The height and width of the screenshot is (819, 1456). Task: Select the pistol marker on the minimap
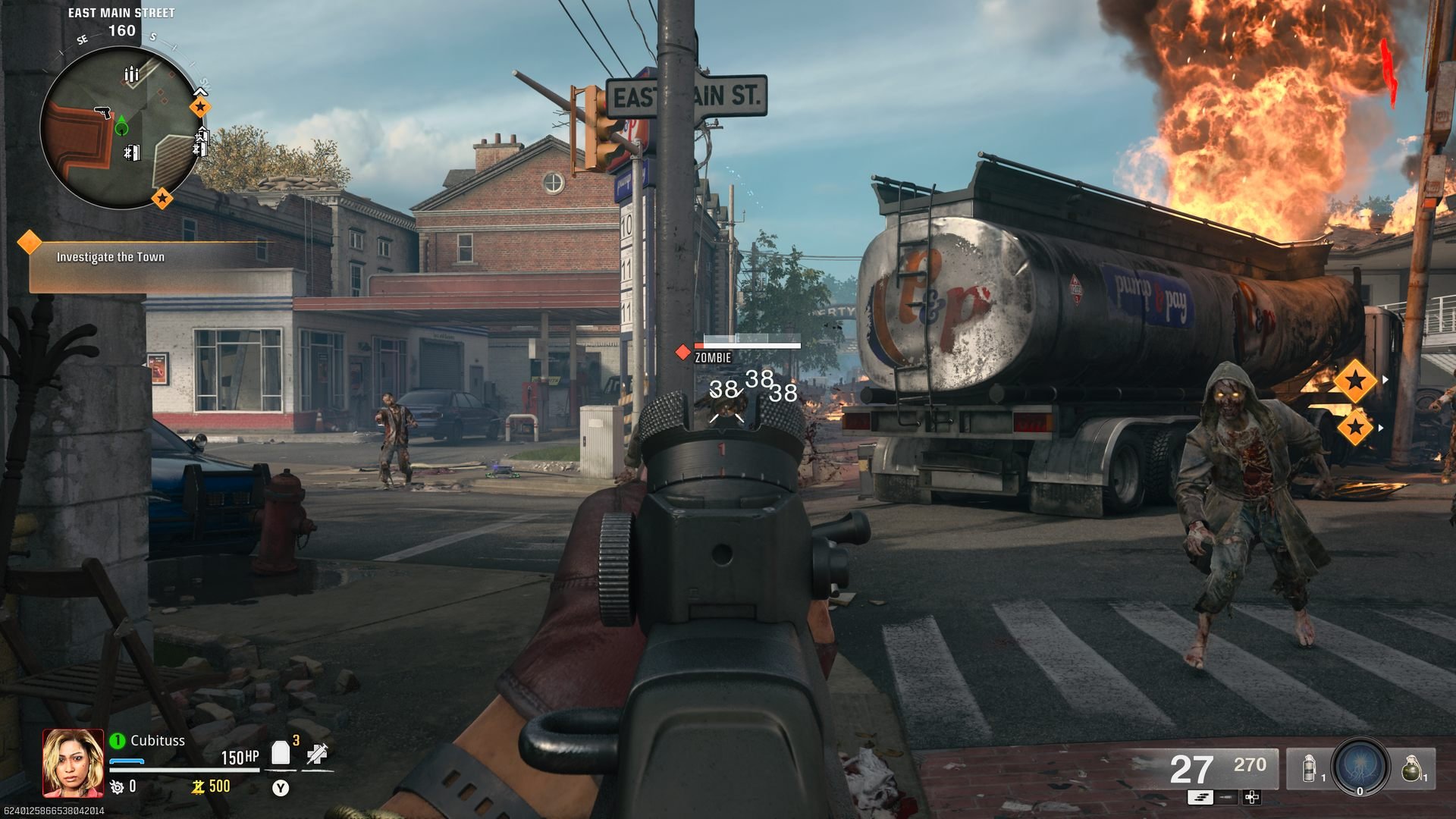(x=103, y=113)
